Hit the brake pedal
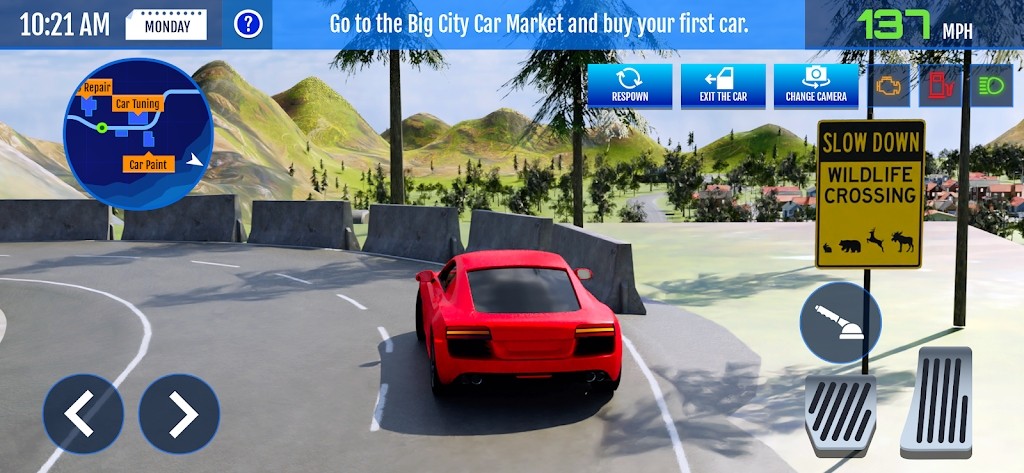Viewport: 1024px width, 473px height. coord(841,415)
